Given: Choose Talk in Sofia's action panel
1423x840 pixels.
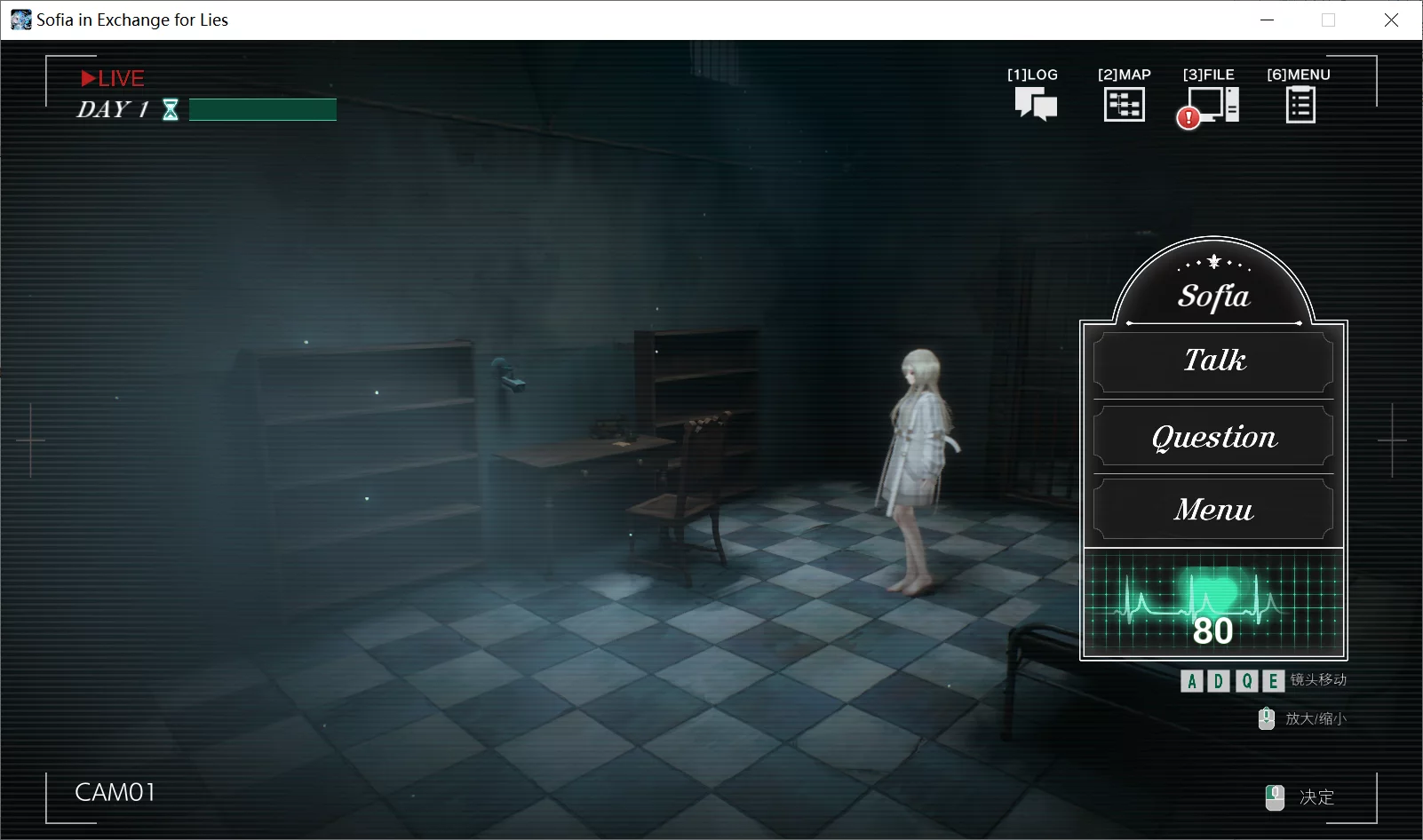Looking at the screenshot, I should click(1213, 361).
